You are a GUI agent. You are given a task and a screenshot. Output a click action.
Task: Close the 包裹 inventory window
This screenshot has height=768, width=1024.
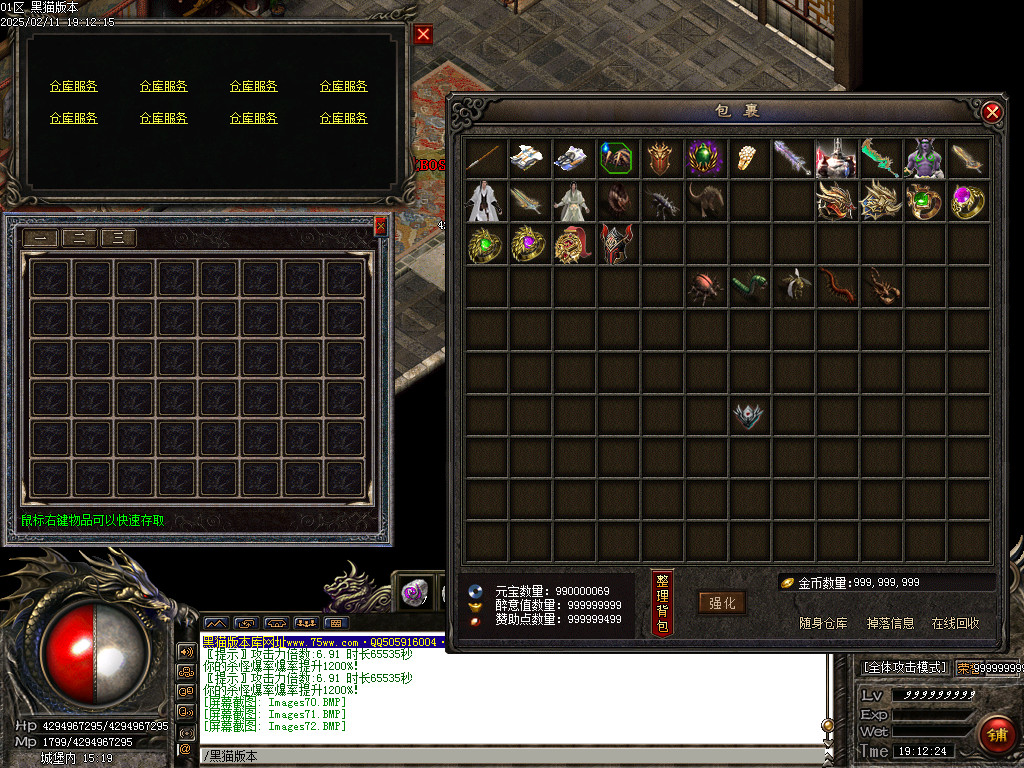click(x=992, y=112)
